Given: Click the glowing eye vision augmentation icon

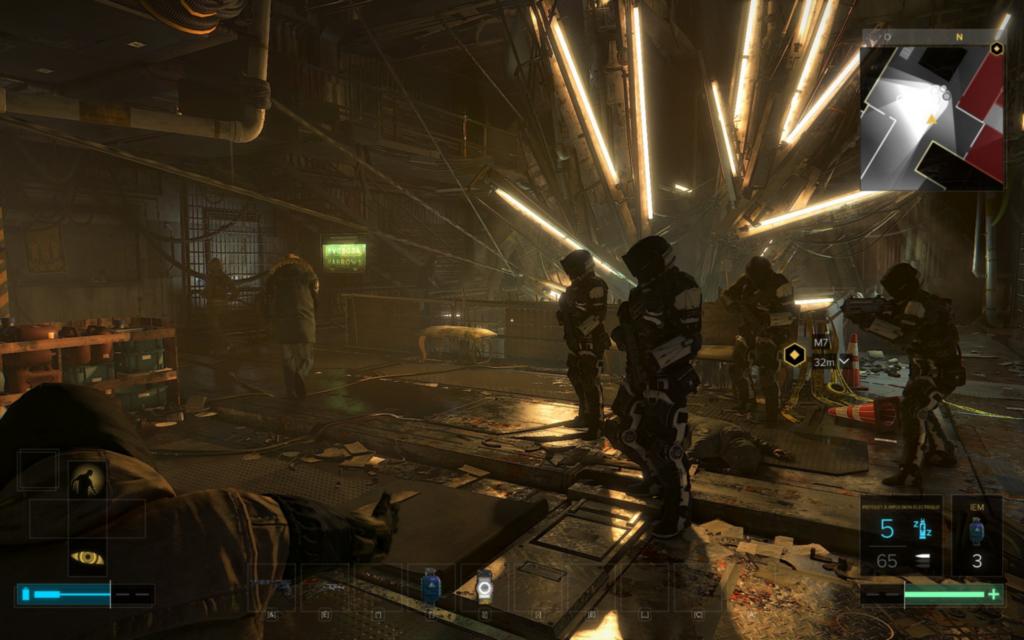Looking at the screenshot, I should click(87, 557).
